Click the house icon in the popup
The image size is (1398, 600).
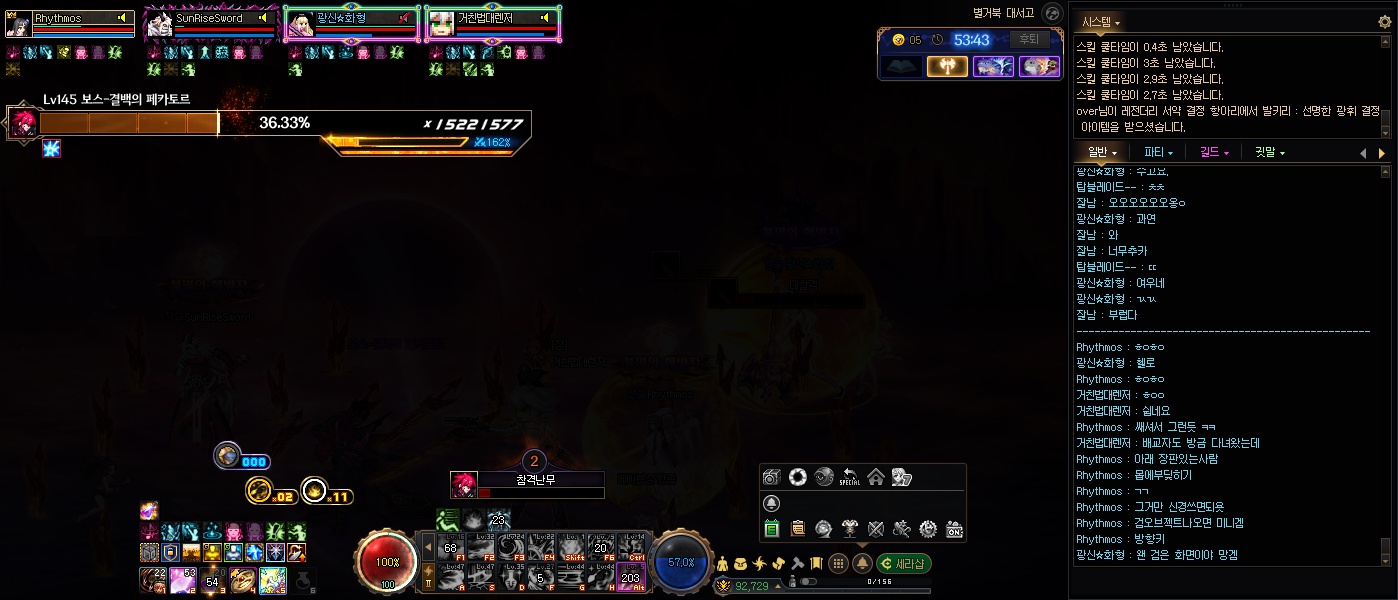(x=875, y=476)
